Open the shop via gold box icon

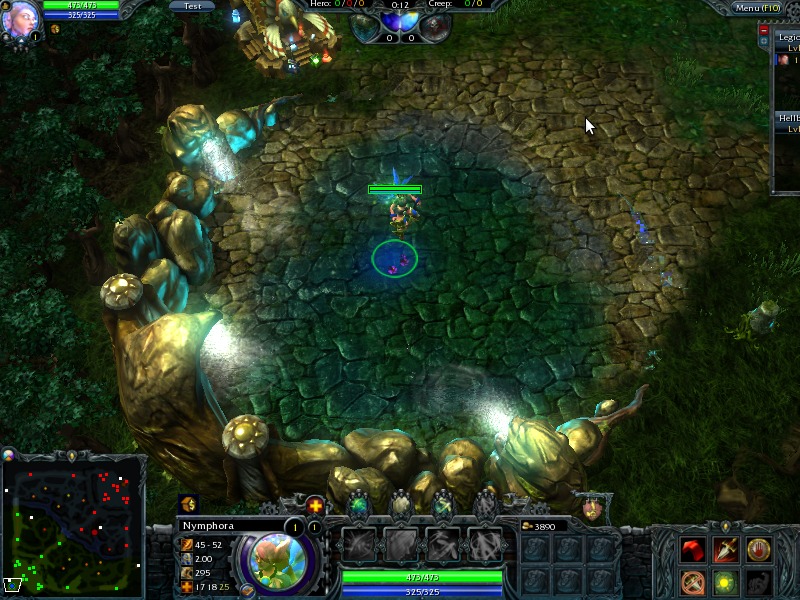click(189, 504)
